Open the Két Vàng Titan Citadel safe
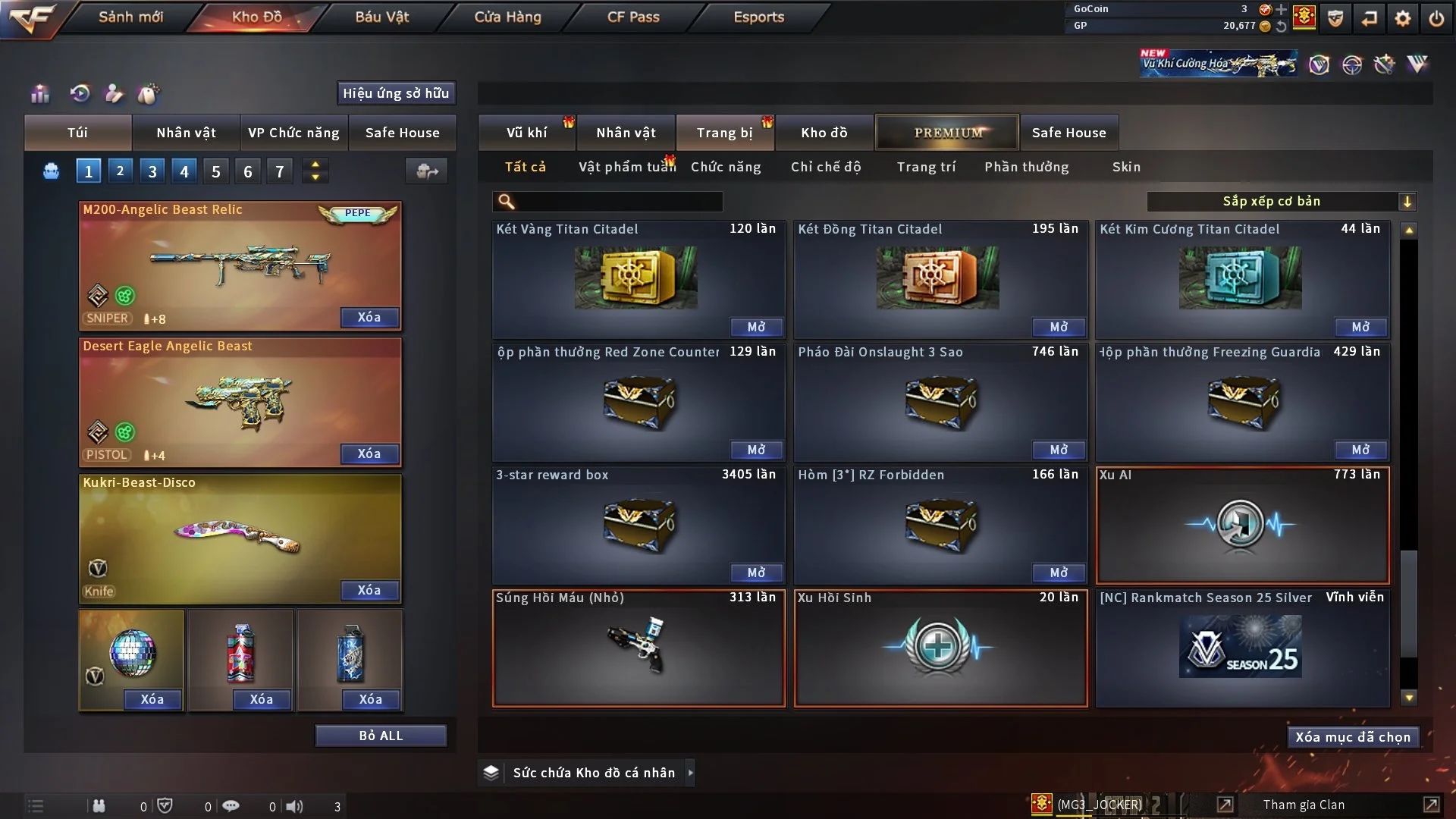This screenshot has width=1456, height=819. [756, 327]
